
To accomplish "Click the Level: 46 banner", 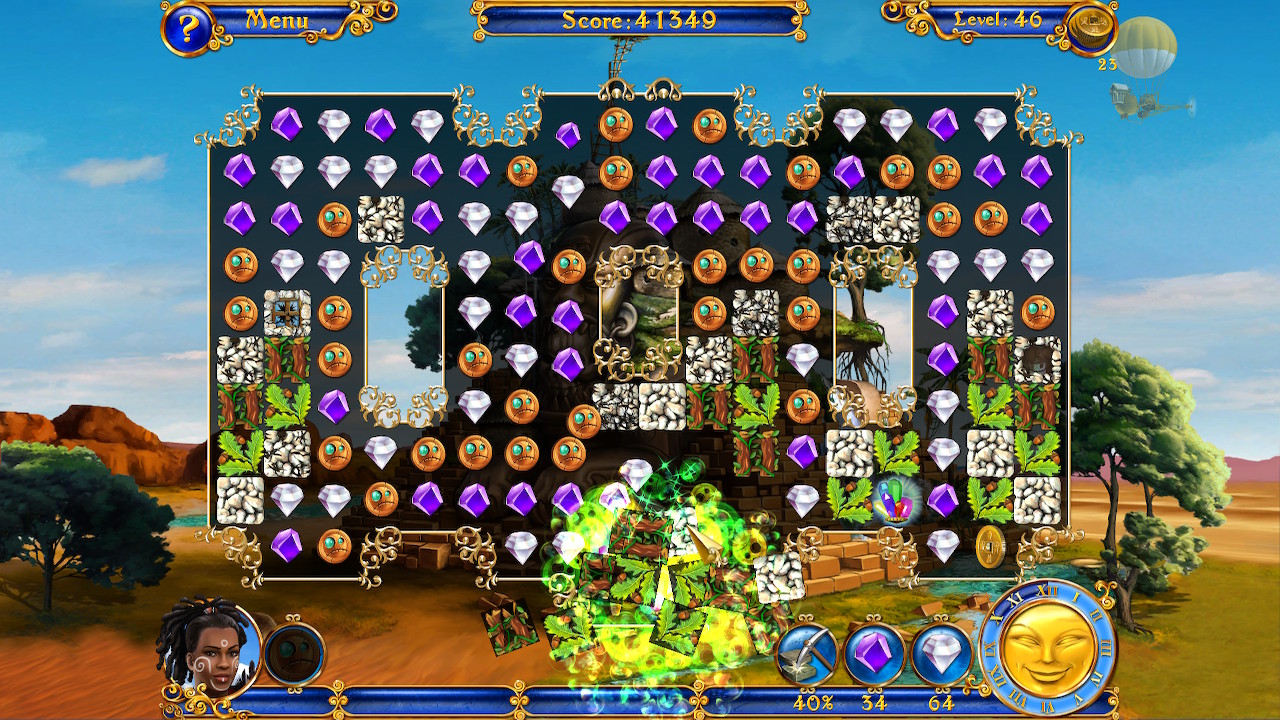I will (1000, 17).
